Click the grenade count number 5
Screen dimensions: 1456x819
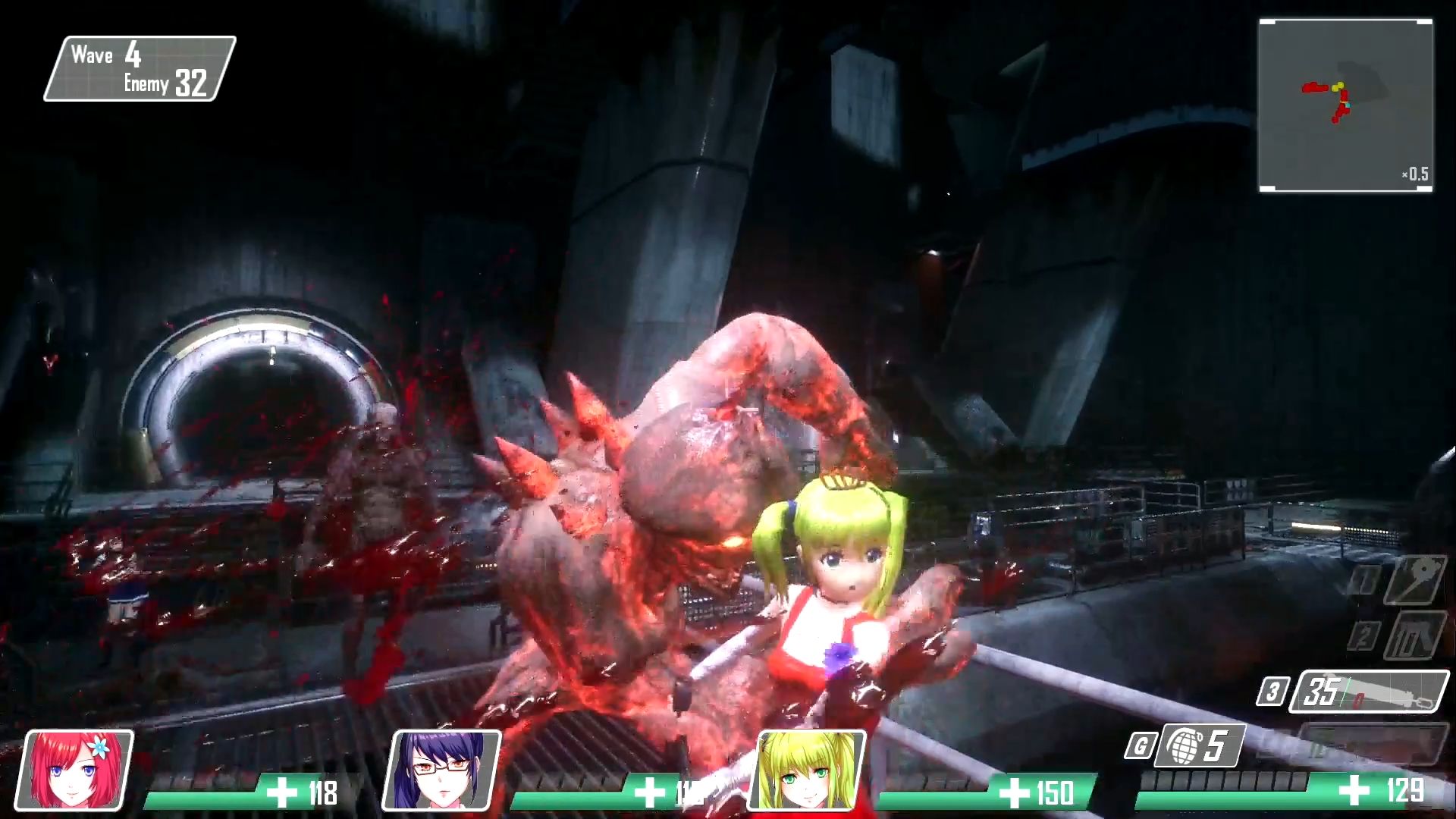pyautogui.click(x=1217, y=746)
